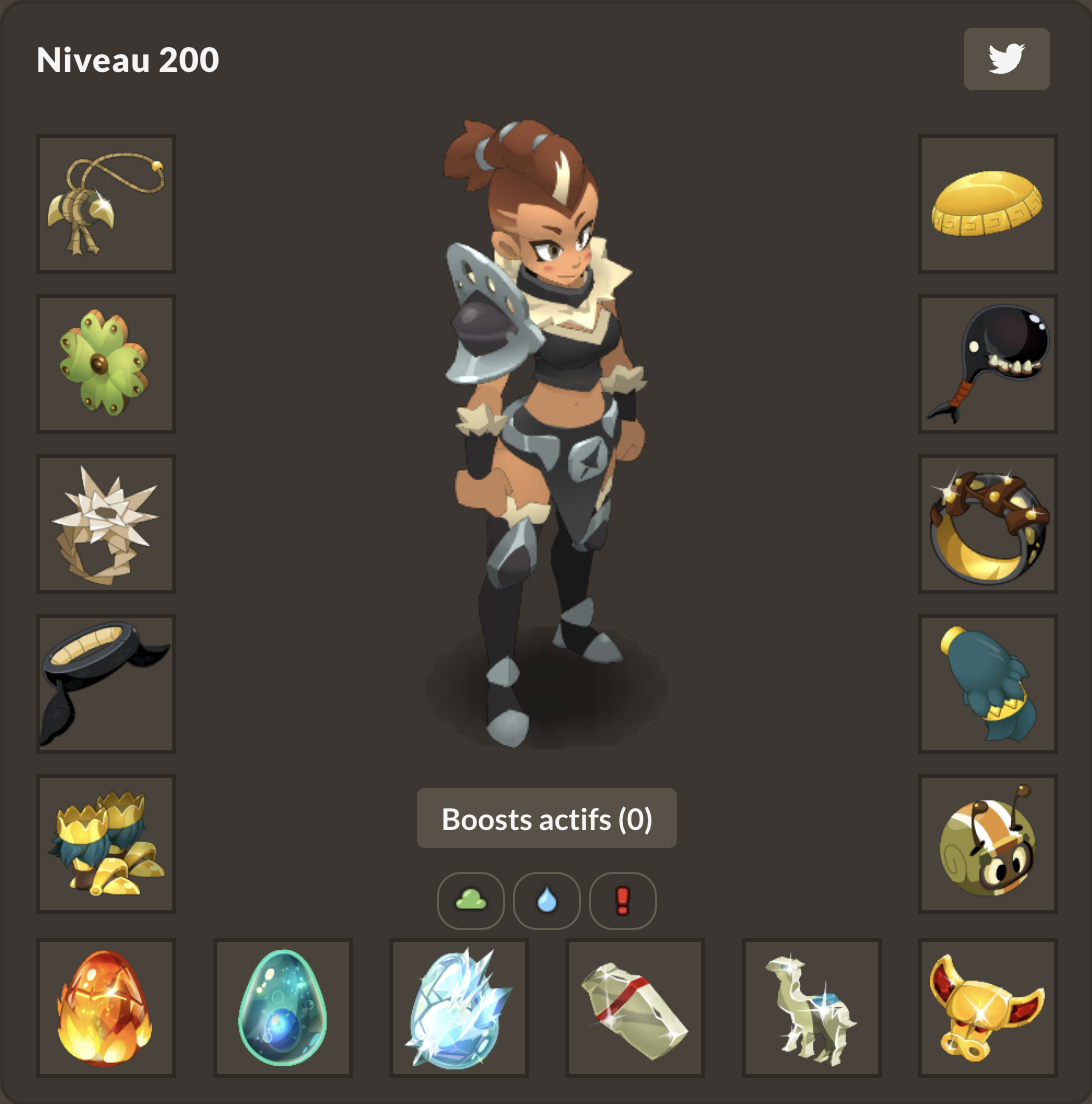Choose the green clover shield slot
1092x1104 pixels.
pos(106,364)
